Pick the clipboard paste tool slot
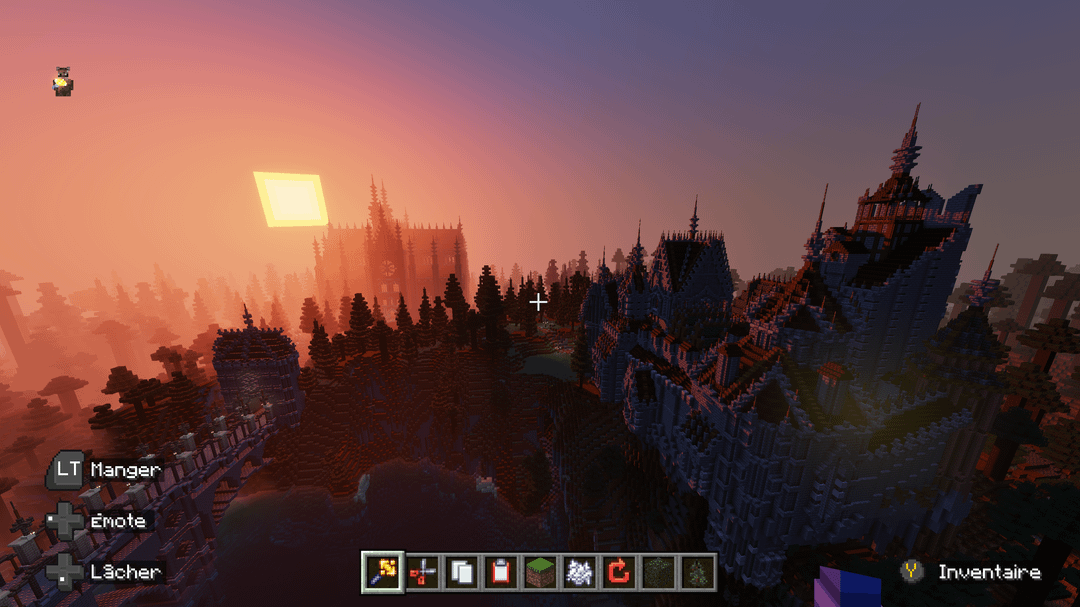The height and width of the screenshot is (607, 1080). pyautogui.click(x=501, y=571)
